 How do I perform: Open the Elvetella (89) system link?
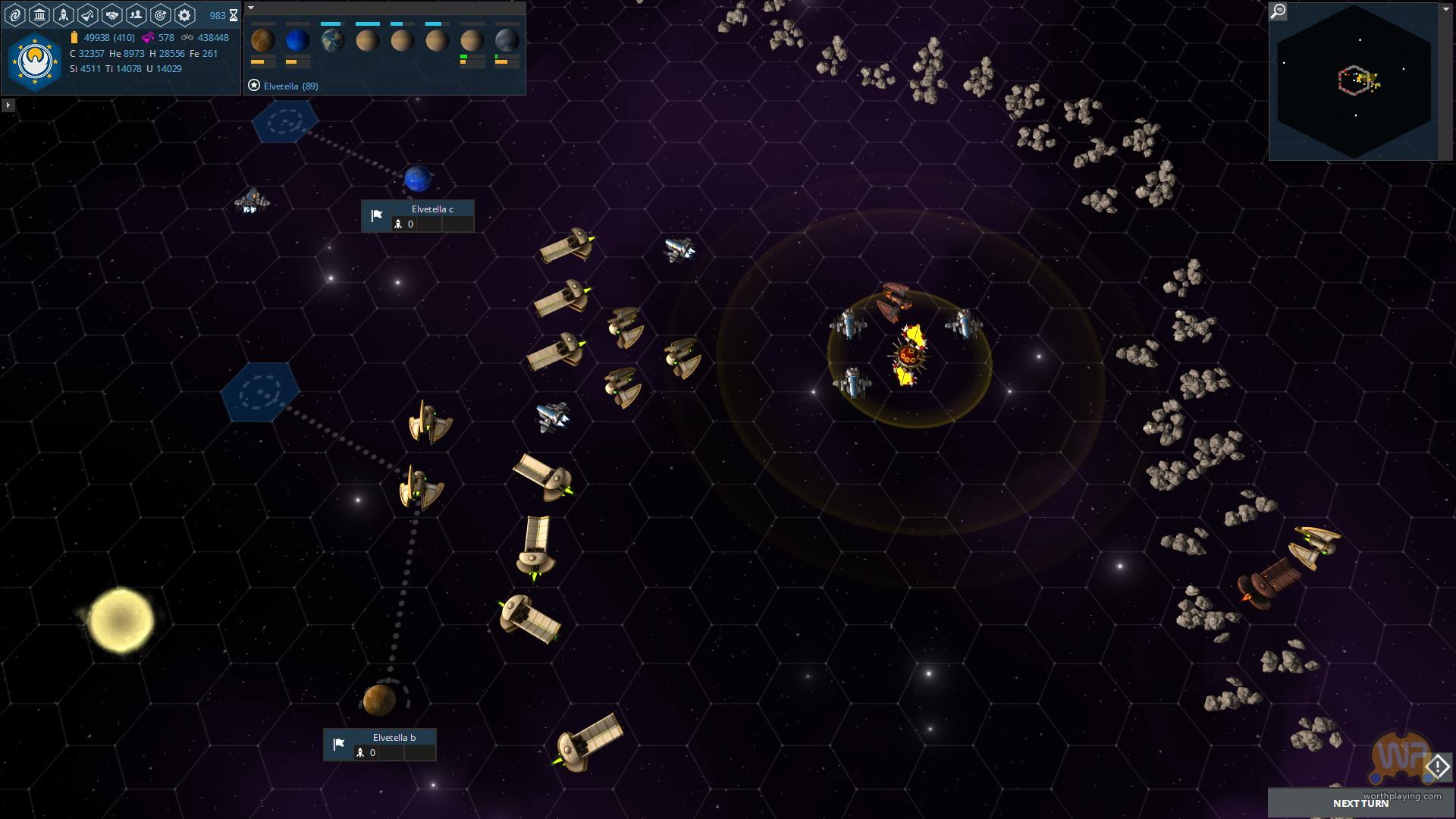290,86
